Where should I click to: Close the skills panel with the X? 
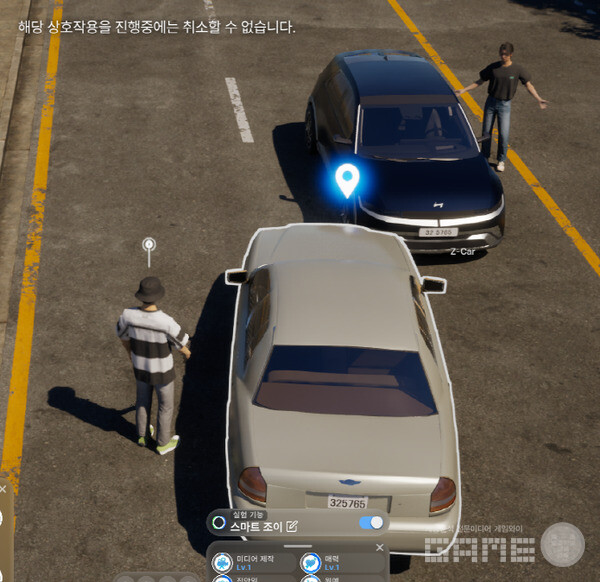click(x=379, y=547)
